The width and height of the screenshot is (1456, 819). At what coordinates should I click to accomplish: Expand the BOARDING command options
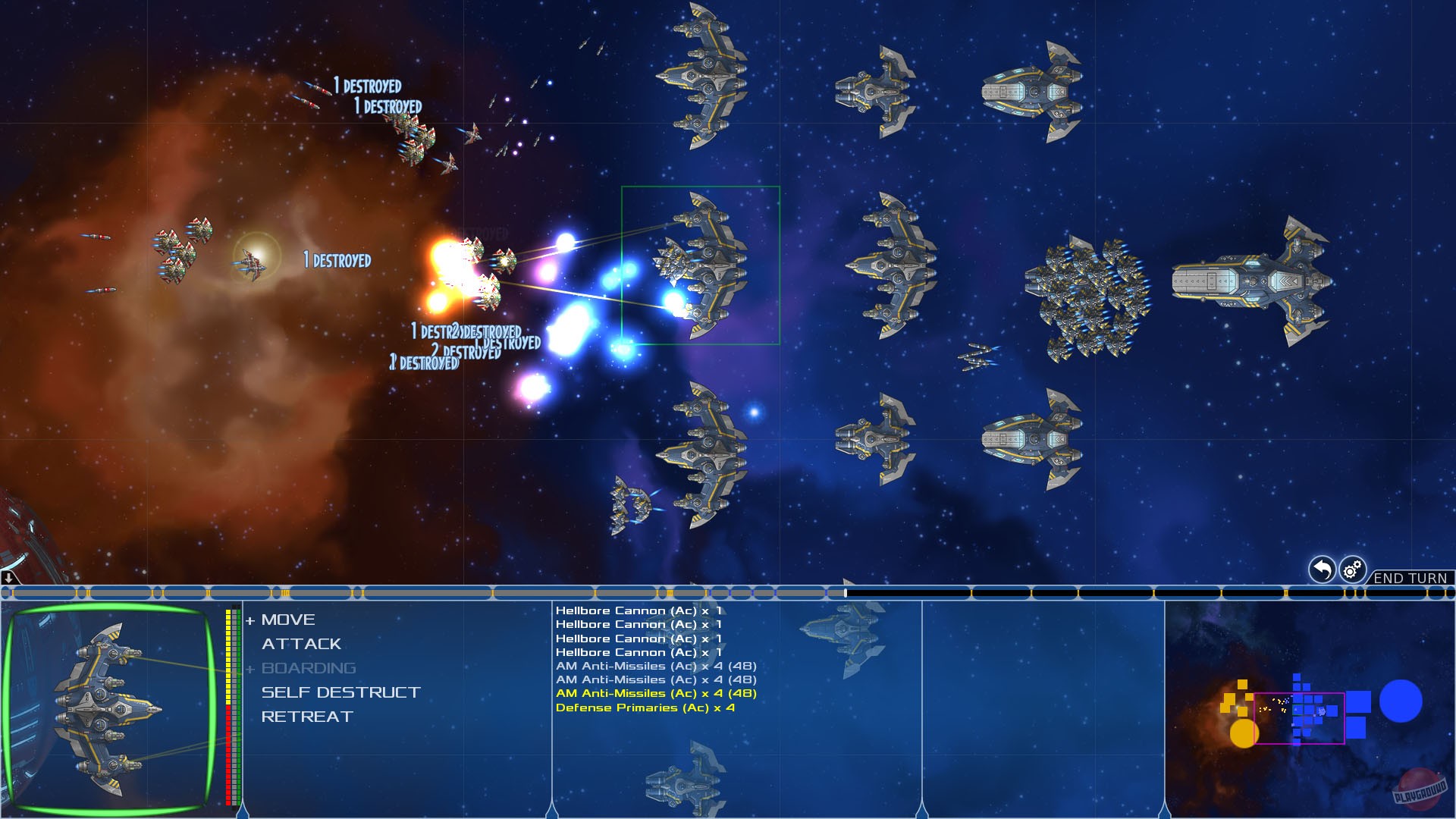pyautogui.click(x=307, y=668)
